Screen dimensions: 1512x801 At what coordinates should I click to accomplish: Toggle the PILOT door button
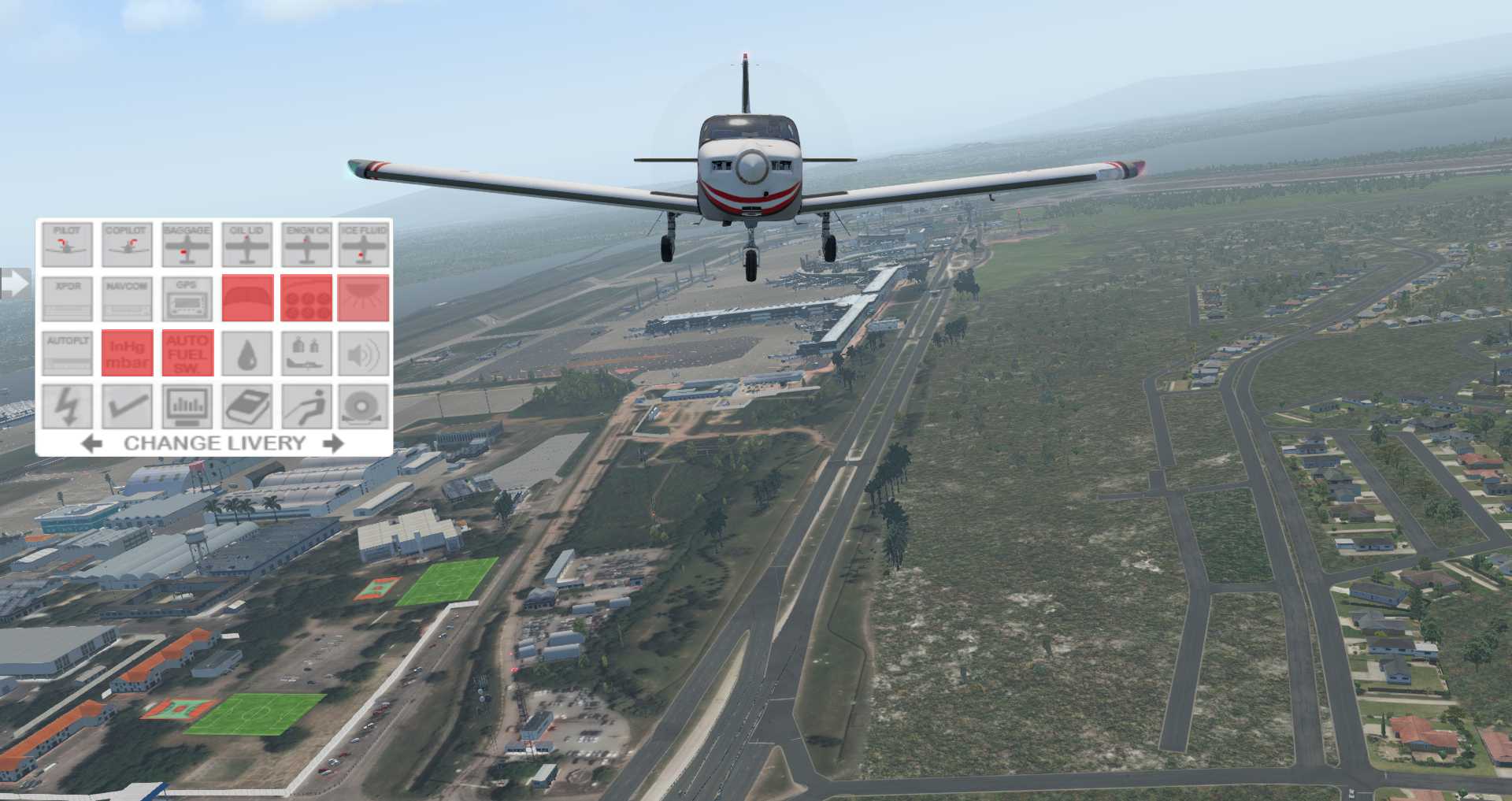(x=67, y=244)
